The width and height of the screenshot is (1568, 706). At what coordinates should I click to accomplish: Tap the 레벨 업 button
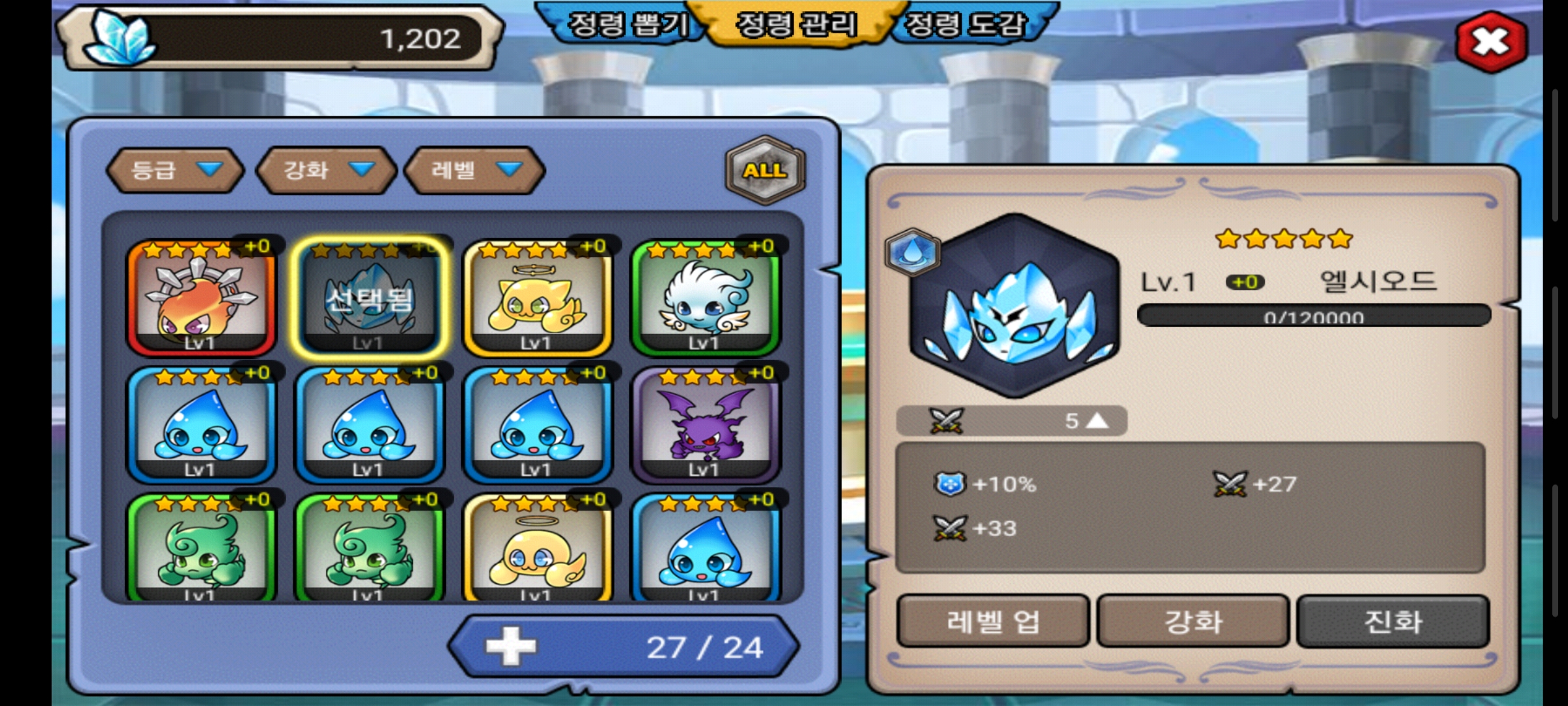coord(992,621)
